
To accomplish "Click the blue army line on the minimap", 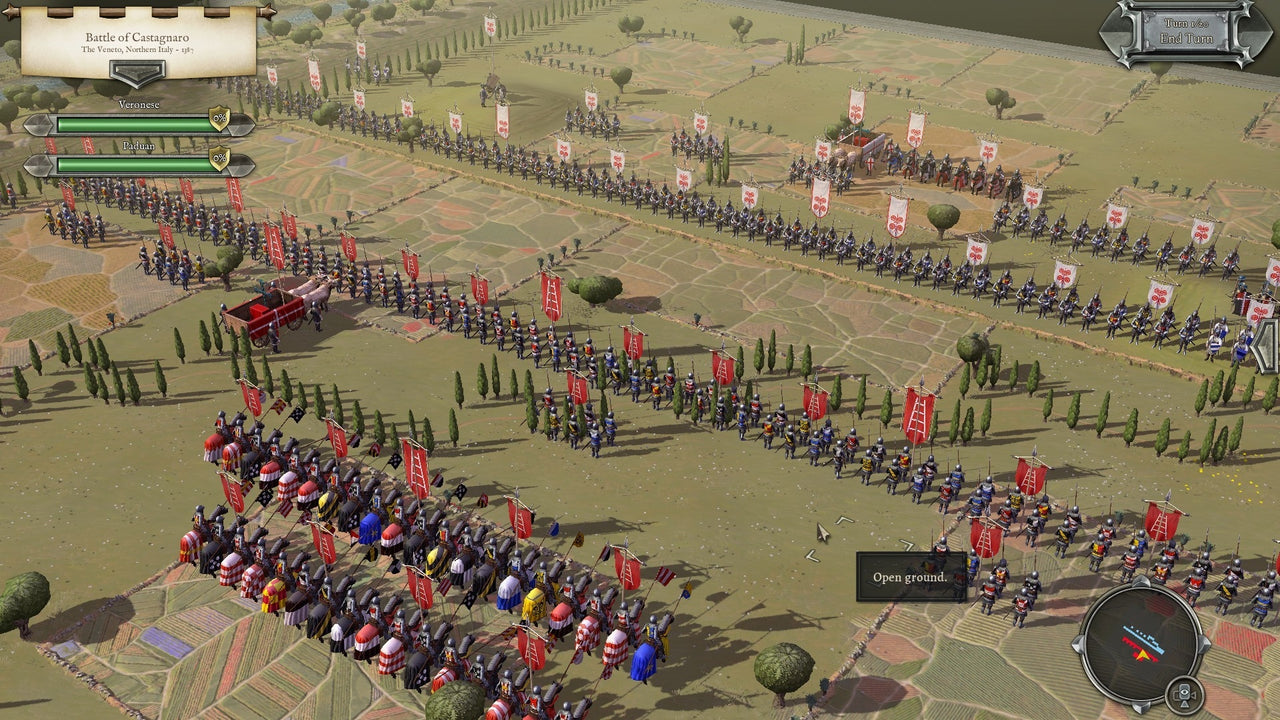I will [x=1144, y=640].
